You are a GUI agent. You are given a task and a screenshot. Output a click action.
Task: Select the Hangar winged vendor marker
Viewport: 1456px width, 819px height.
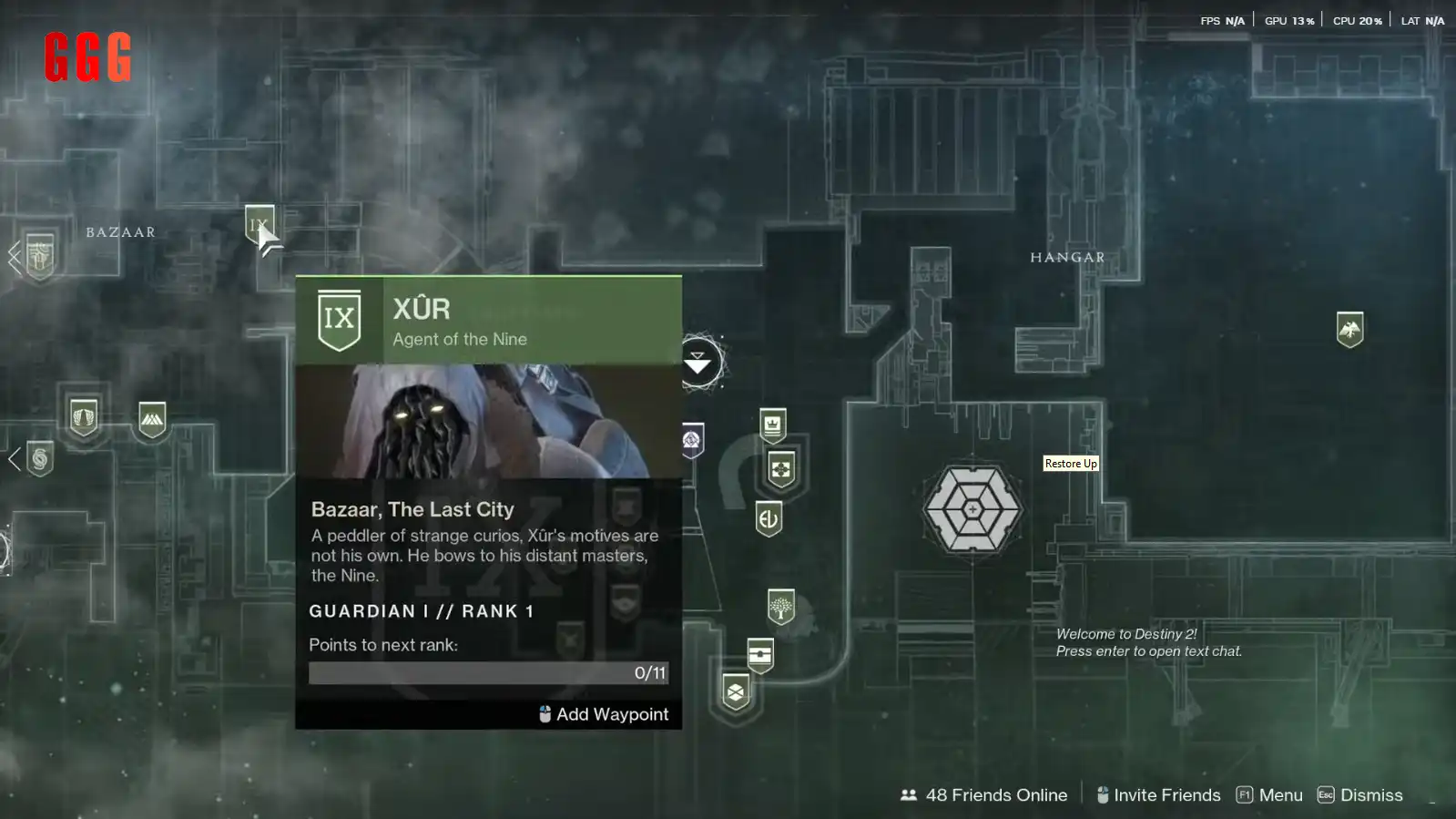point(1349,329)
